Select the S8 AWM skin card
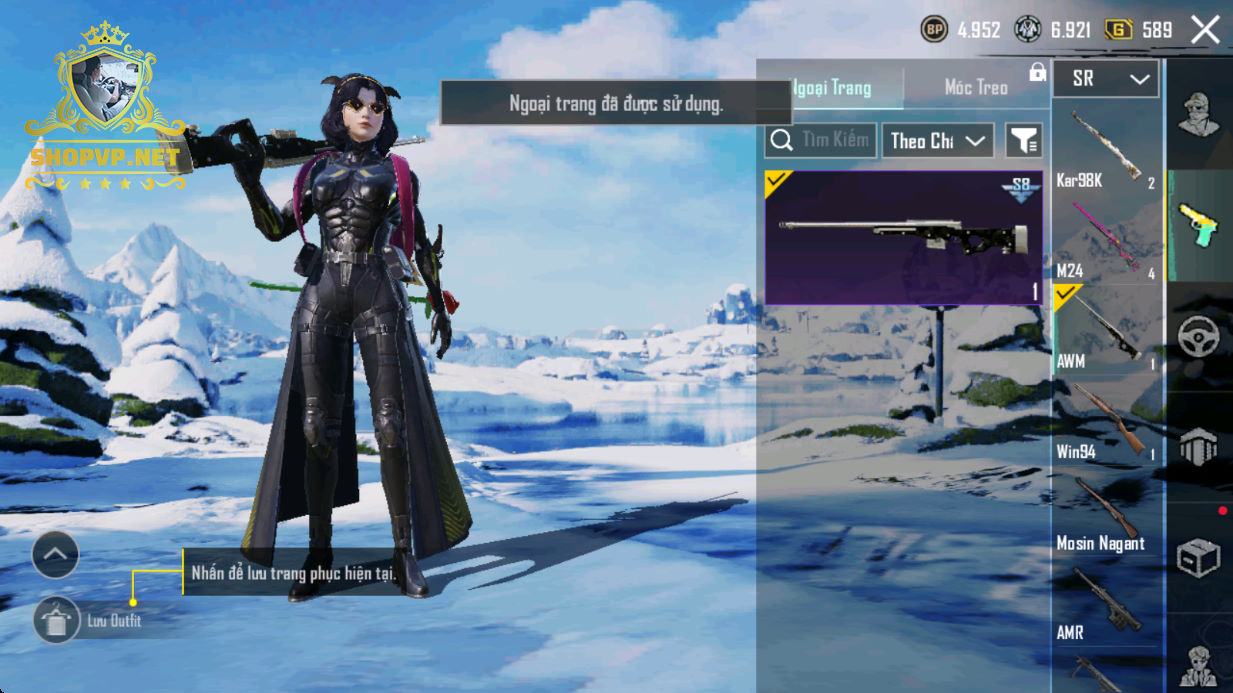1233x693 pixels. pos(903,237)
